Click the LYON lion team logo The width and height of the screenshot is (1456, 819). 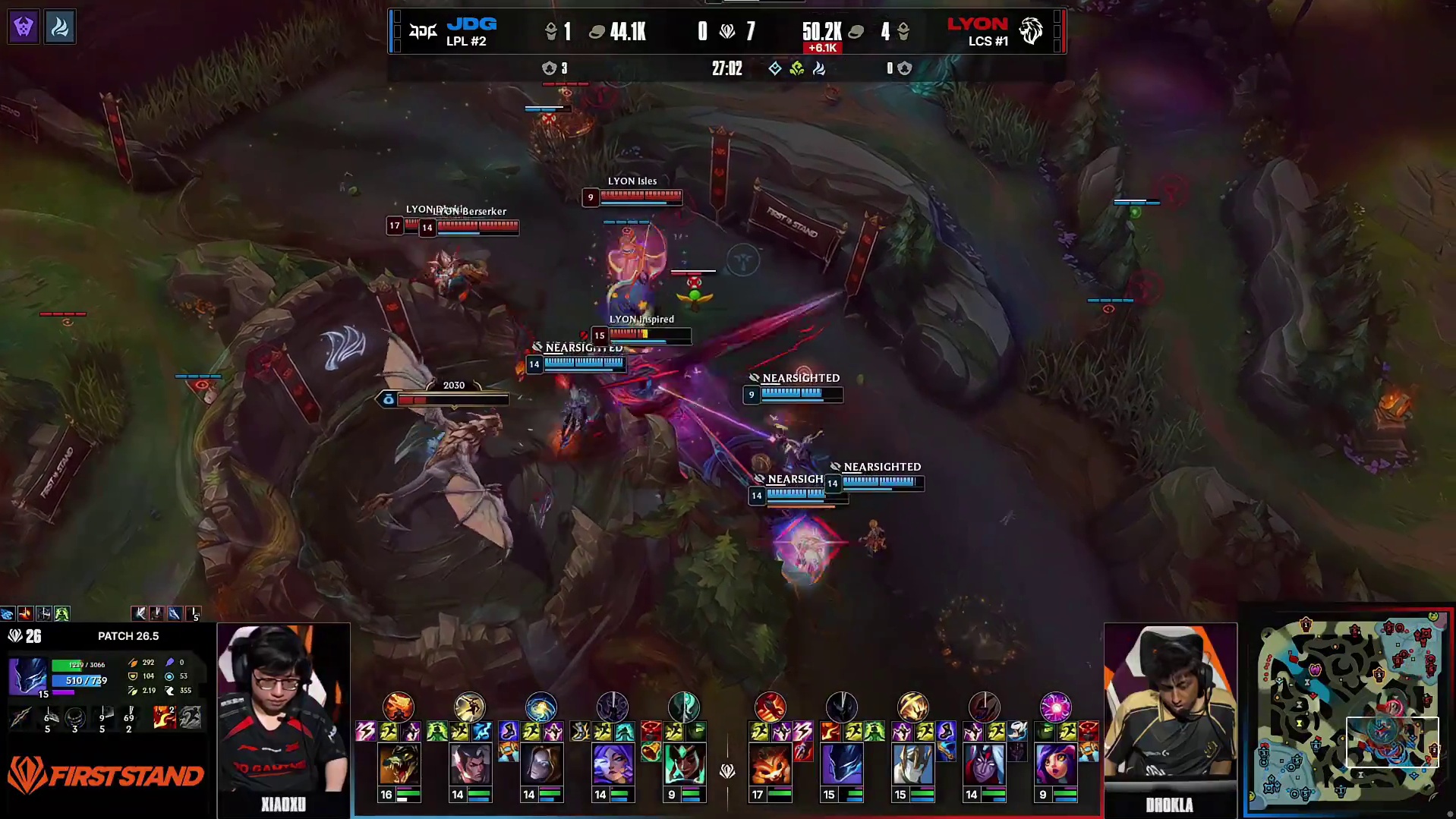pos(1030,31)
